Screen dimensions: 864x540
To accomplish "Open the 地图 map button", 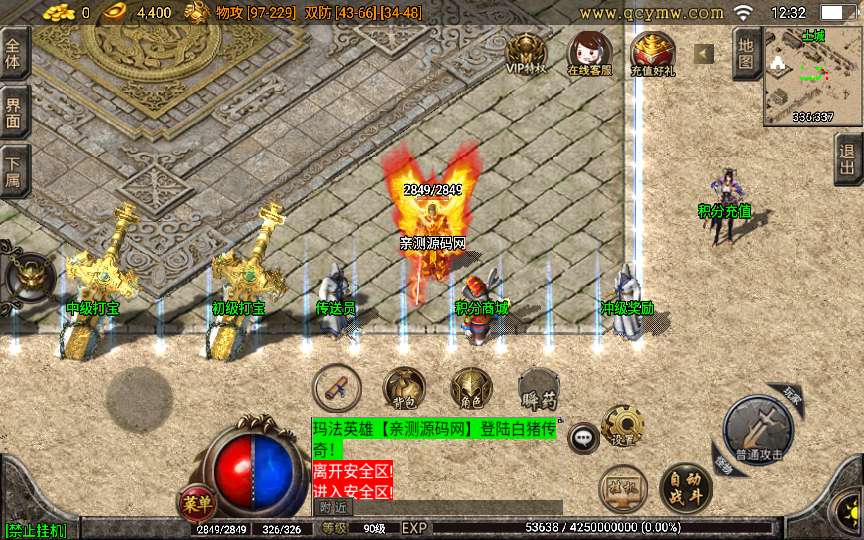I will (x=746, y=52).
